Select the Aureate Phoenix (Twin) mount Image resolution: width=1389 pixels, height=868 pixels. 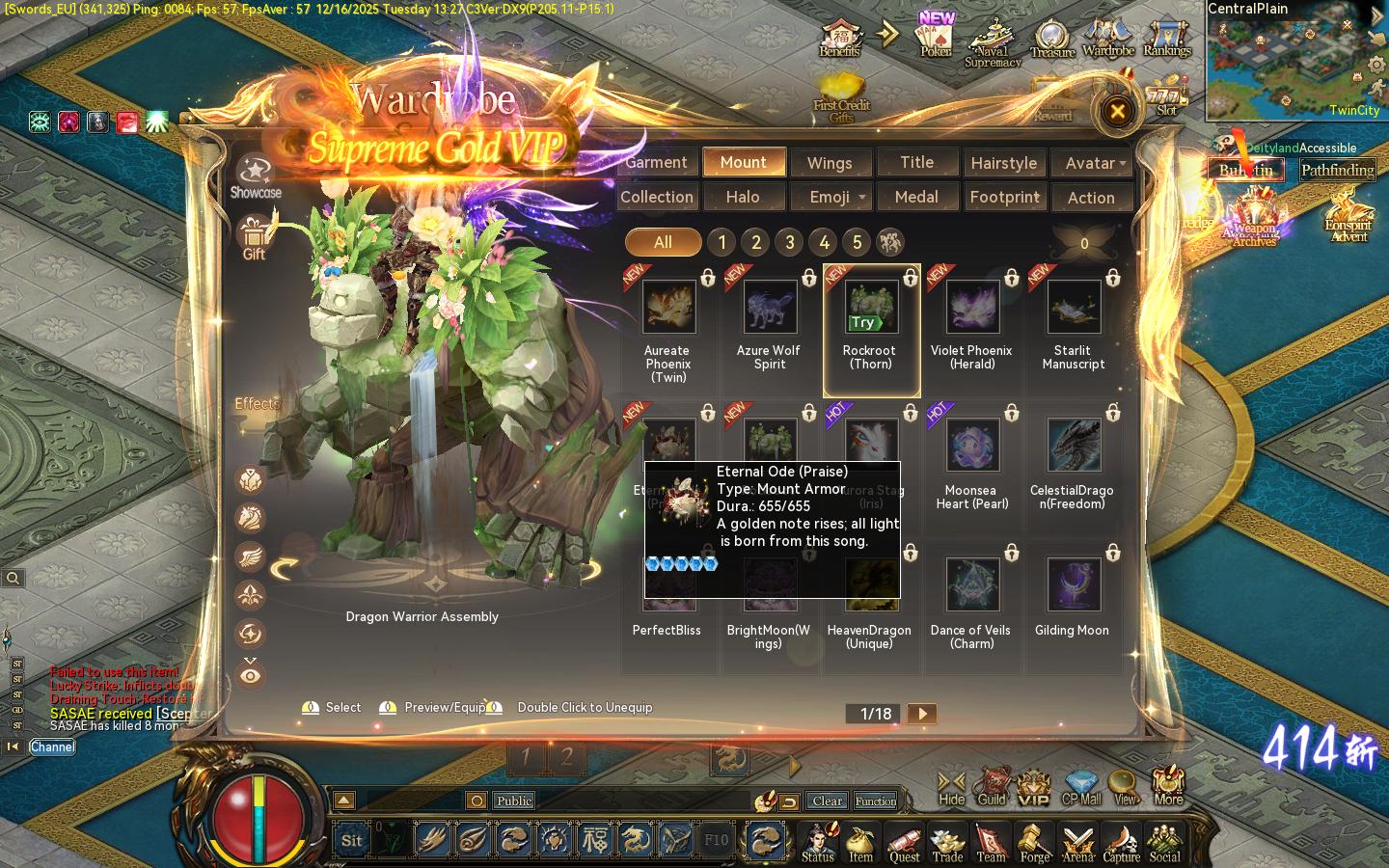[x=668, y=308]
